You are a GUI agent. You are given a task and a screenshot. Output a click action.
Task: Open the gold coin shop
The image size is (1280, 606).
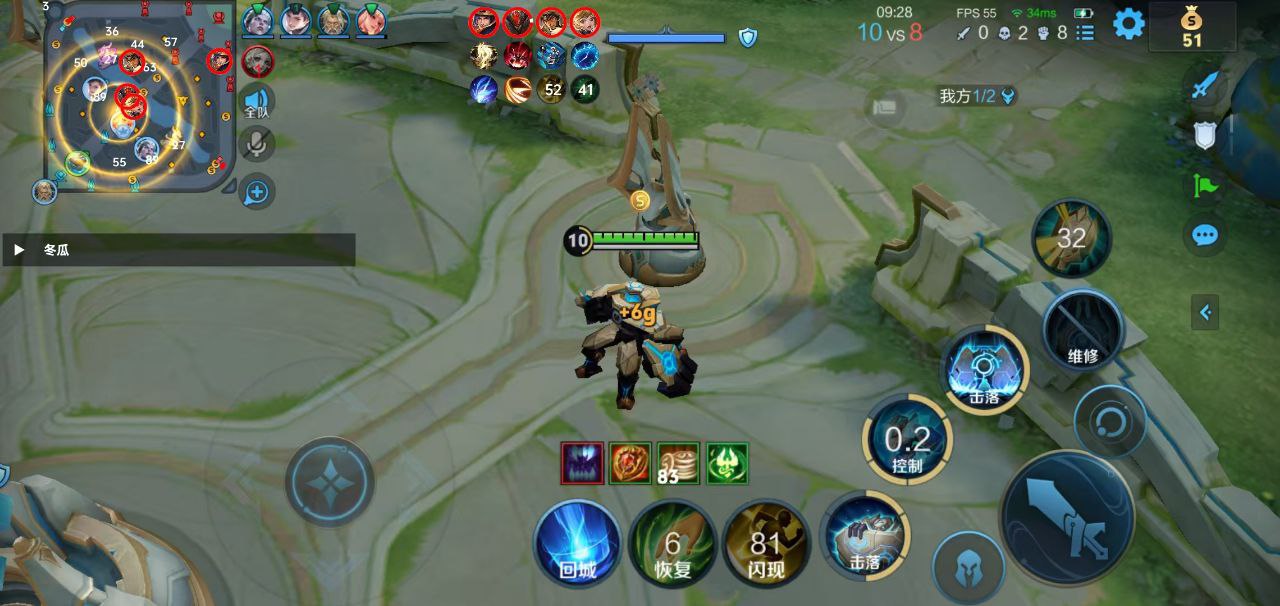(1191, 27)
